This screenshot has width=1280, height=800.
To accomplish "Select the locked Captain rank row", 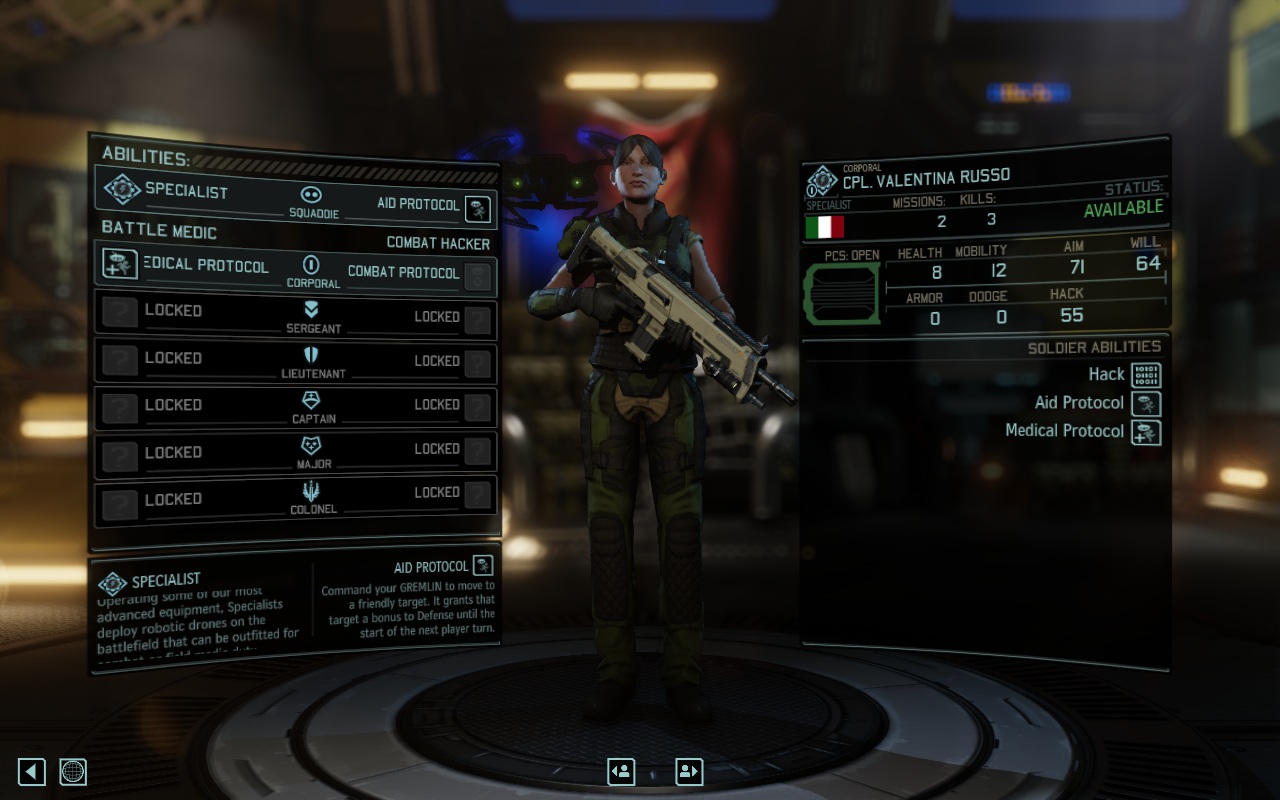I will coord(296,407).
